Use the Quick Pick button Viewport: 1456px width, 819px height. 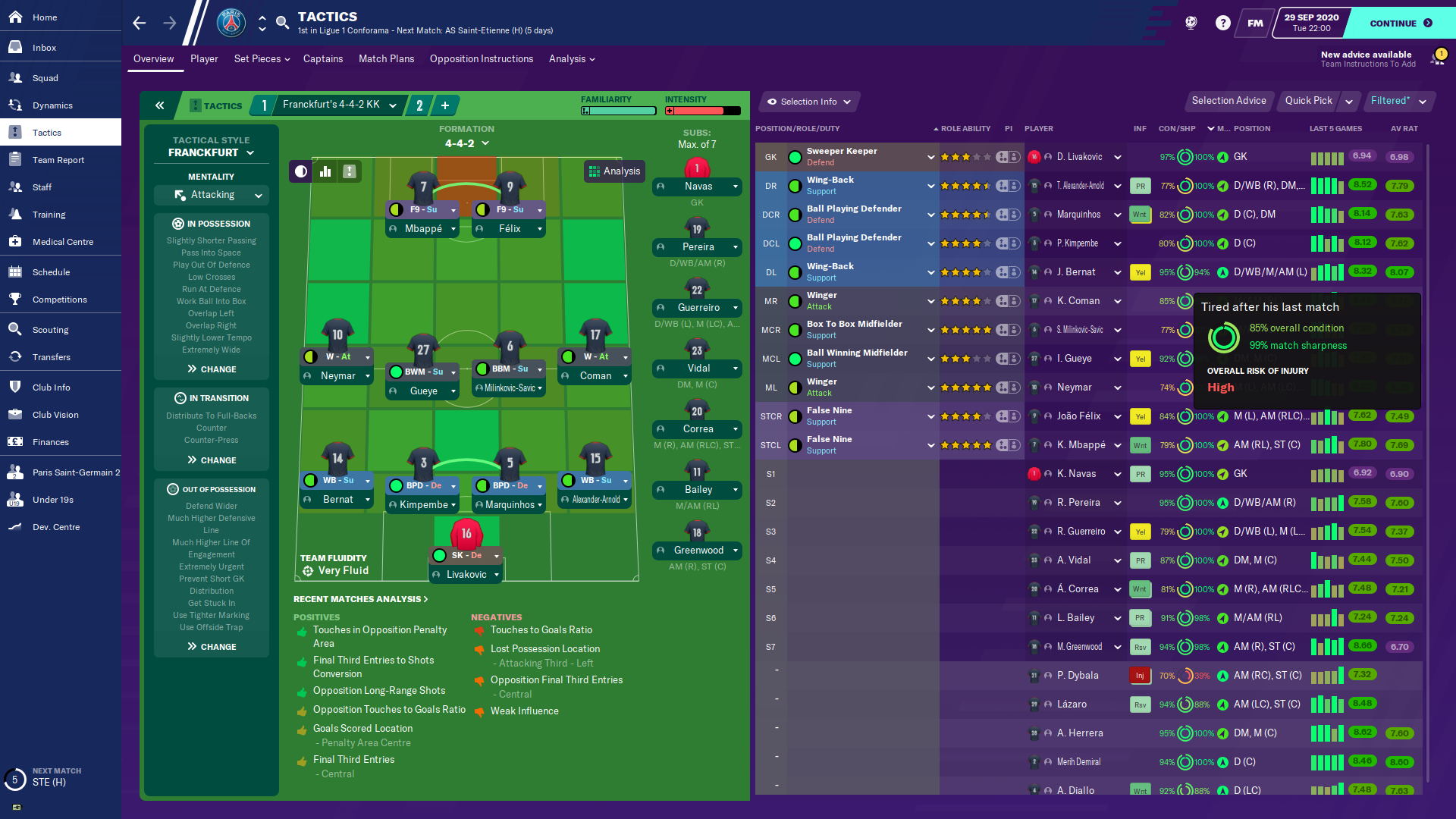1308,101
